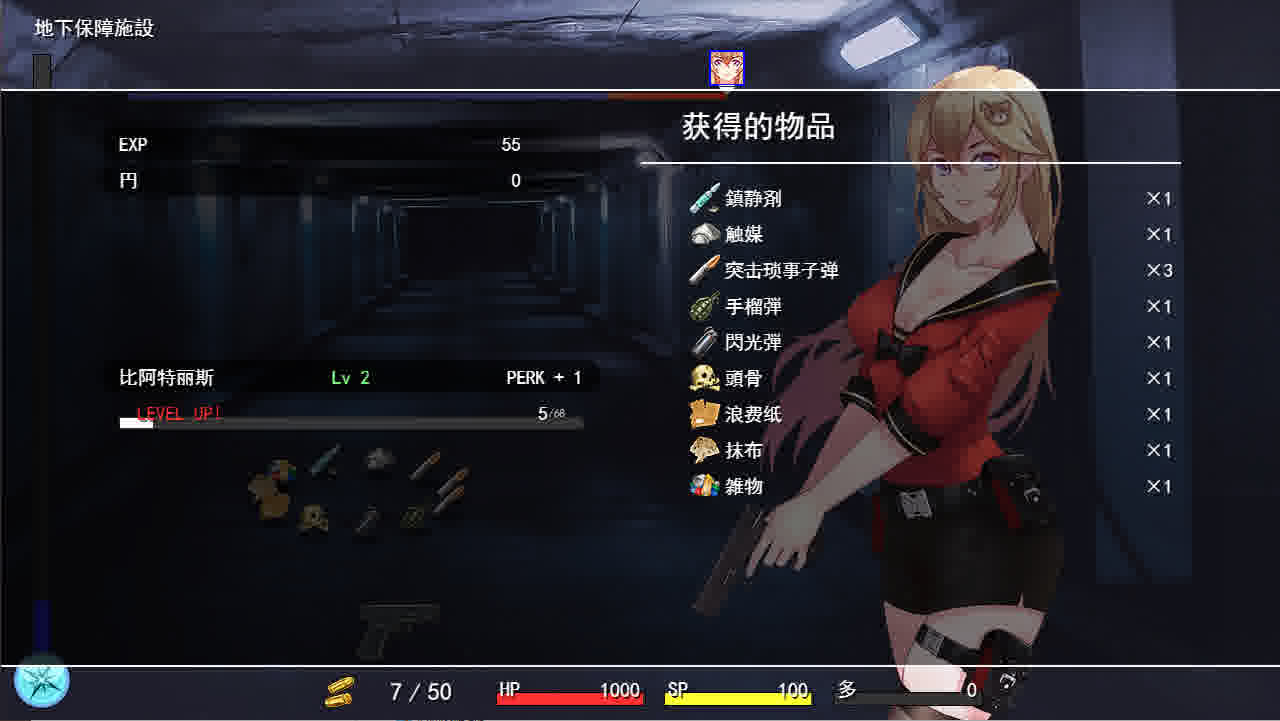Select the character portrait at the top
This screenshot has width=1280, height=721.
pos(727,68)
